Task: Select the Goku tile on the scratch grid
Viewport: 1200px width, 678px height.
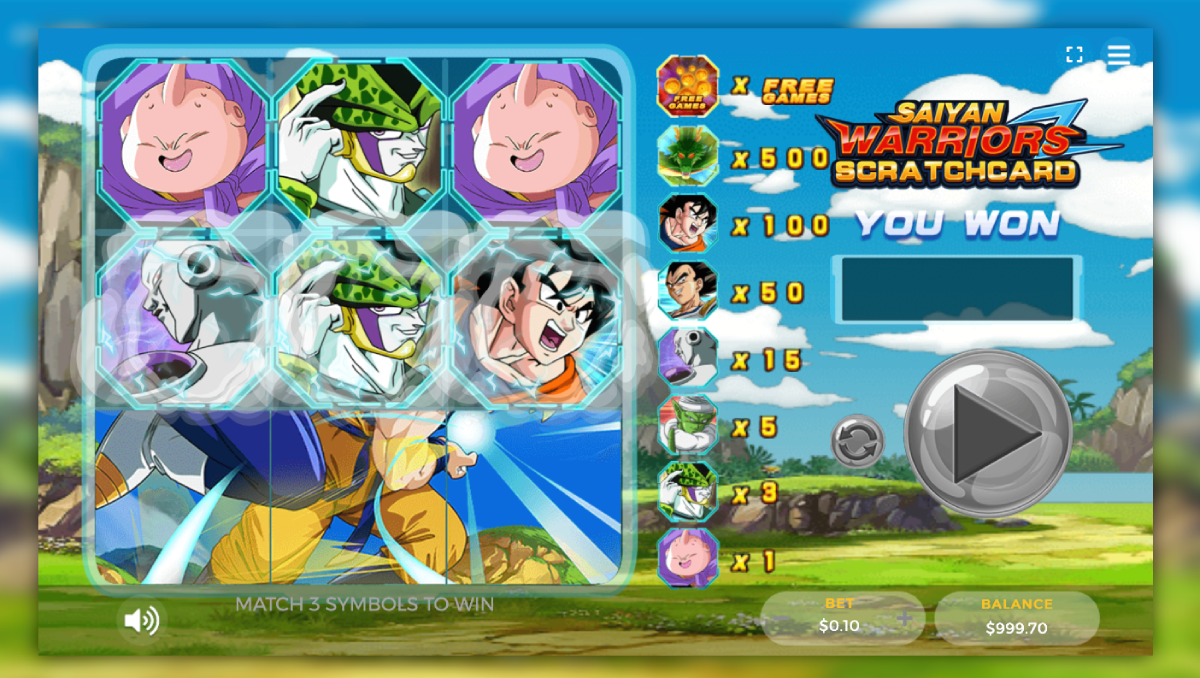Action: point(536,318)
